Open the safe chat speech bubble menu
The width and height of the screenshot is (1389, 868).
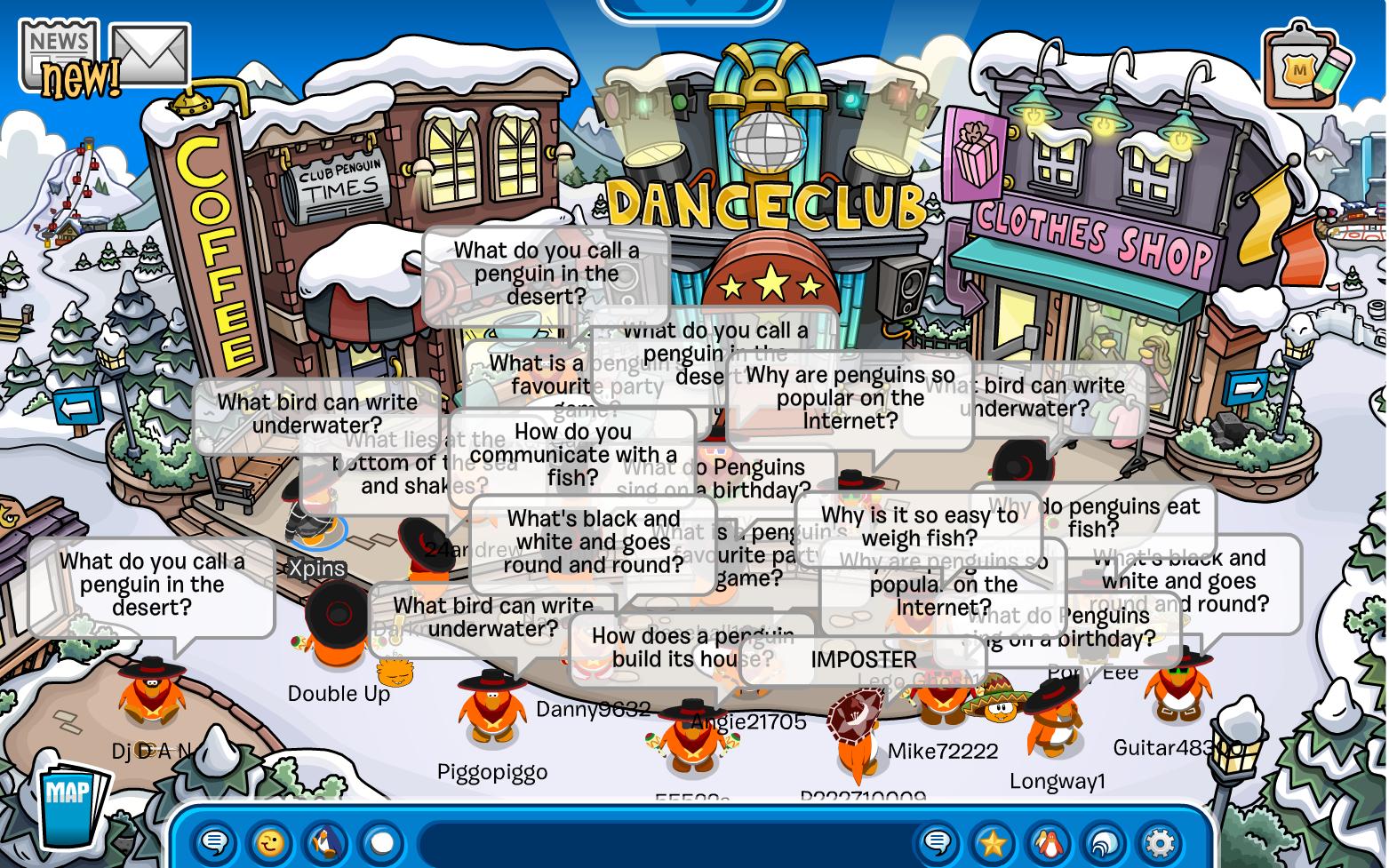(215, 841)
